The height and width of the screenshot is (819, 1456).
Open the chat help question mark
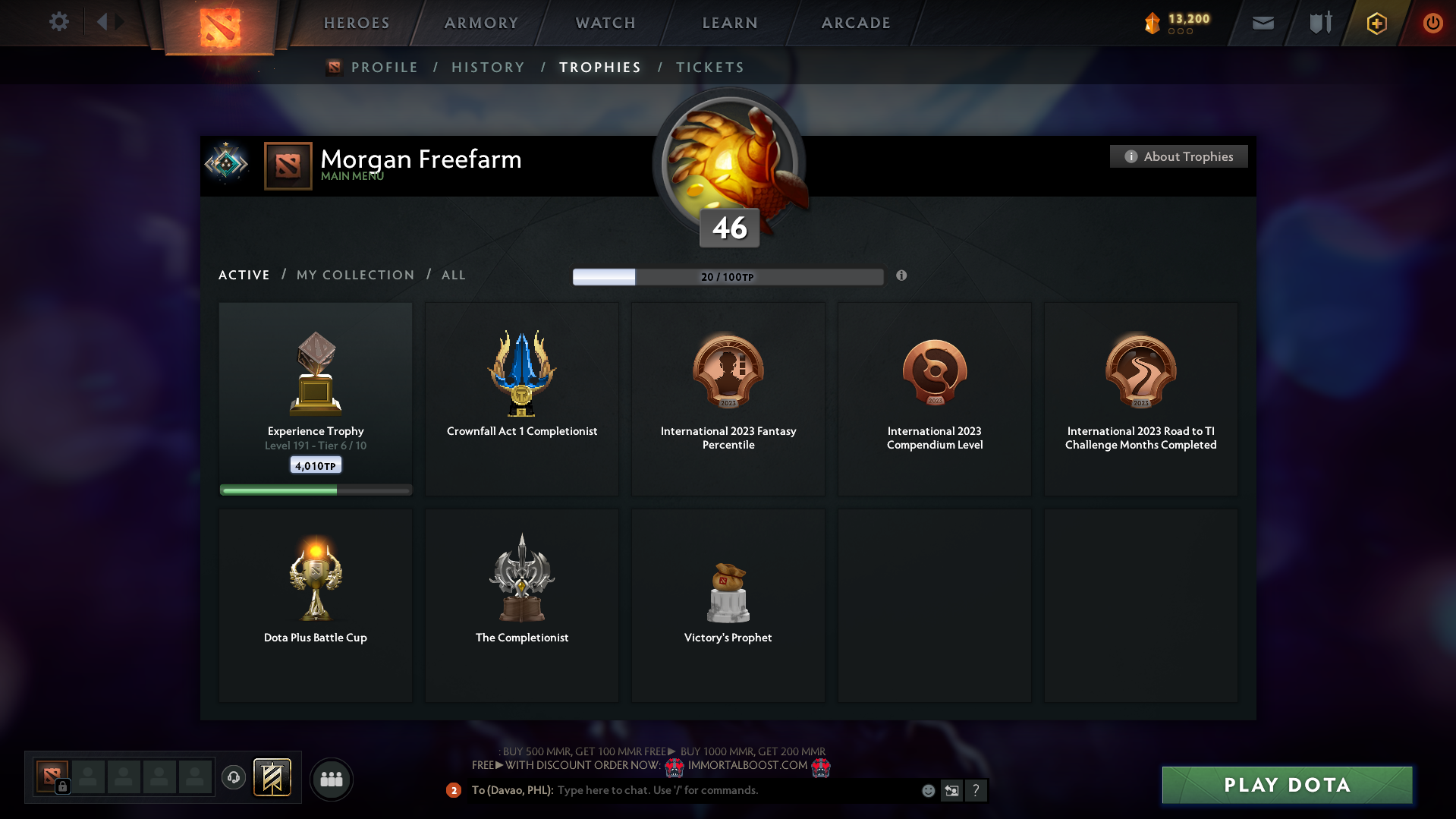click(x=976, y=790)
